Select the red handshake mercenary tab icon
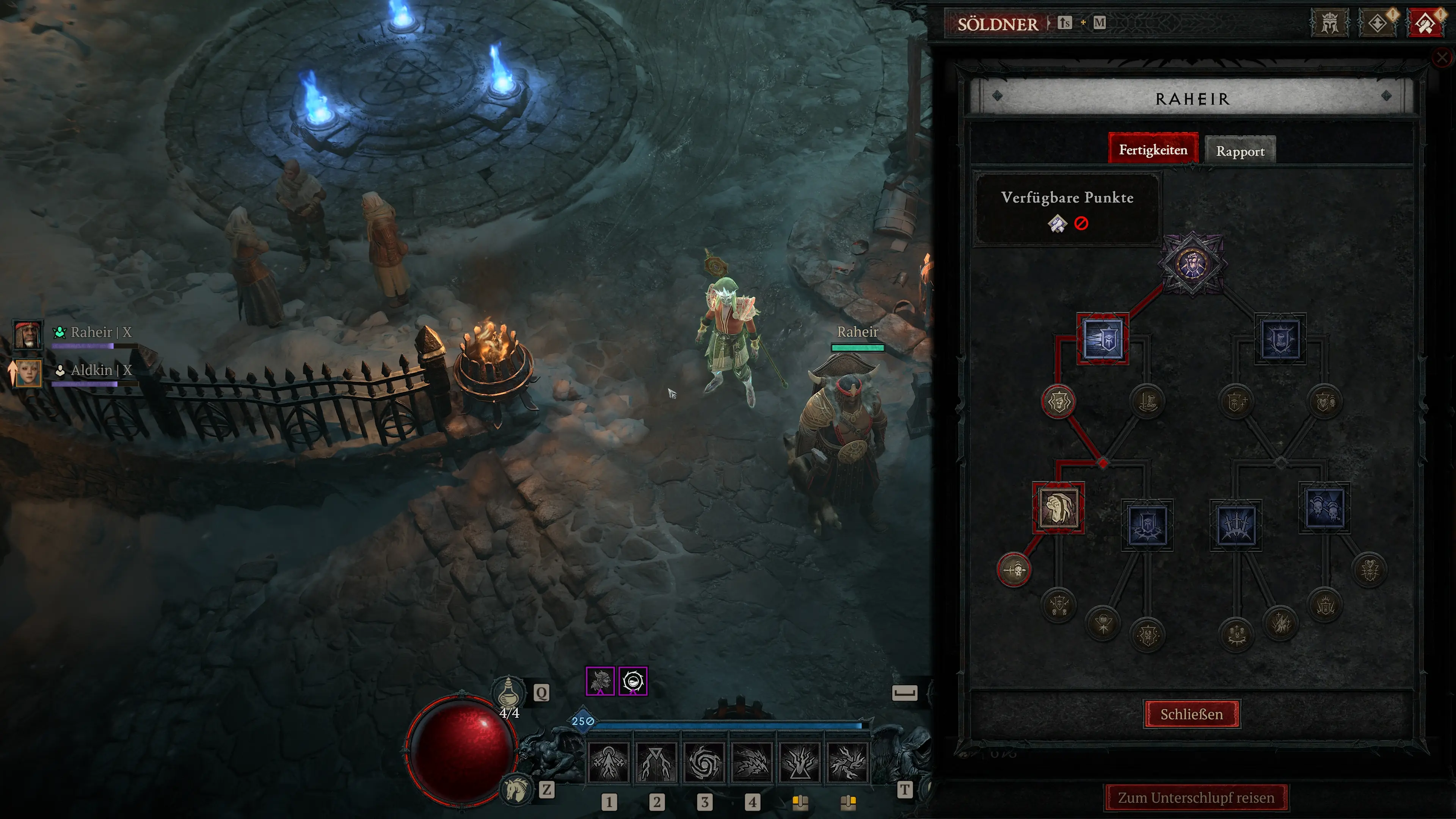Screen dimensions: 1456x819 point(1425,23)
